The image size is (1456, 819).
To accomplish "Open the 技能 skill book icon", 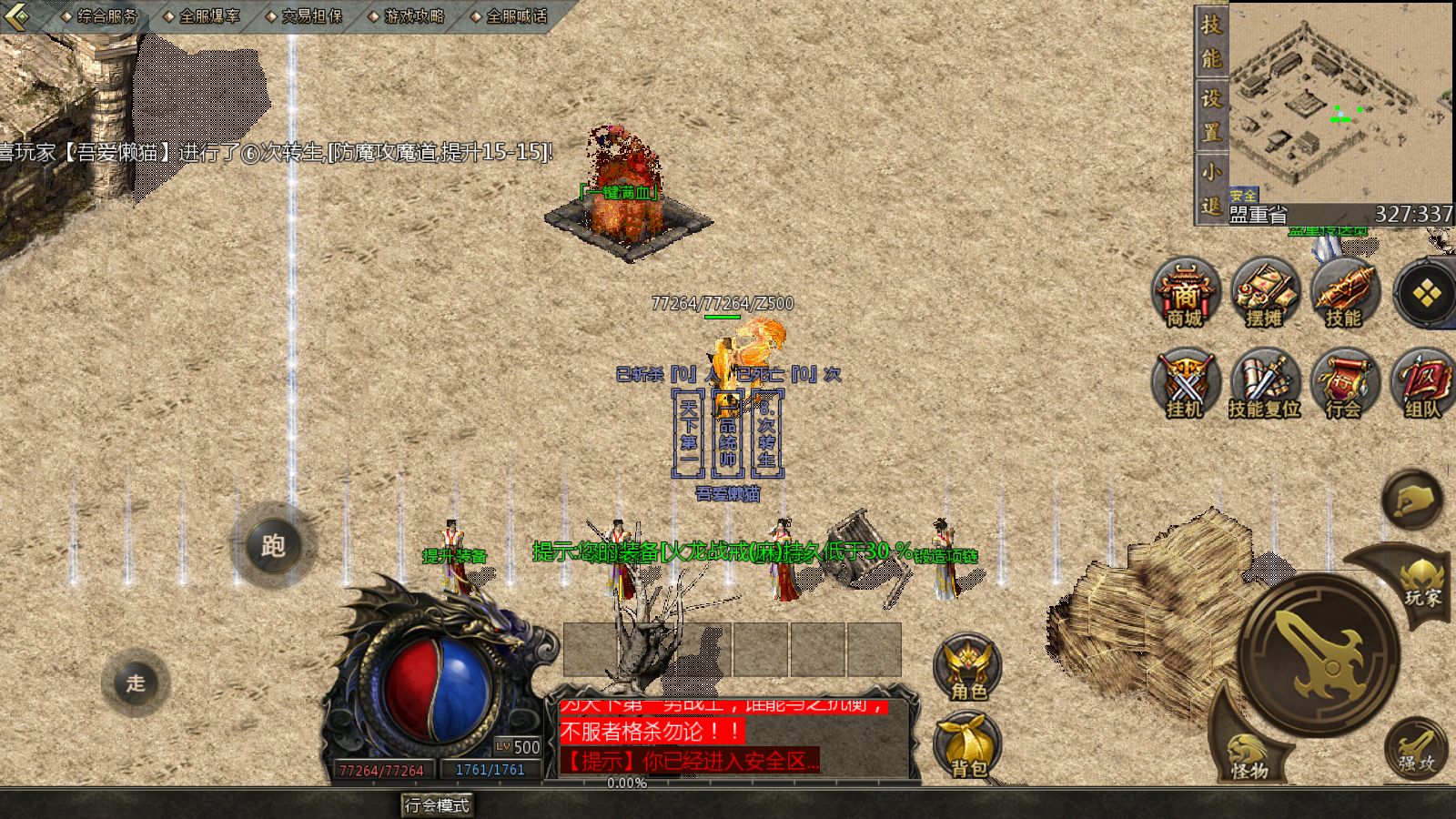I will (1344, 293).
